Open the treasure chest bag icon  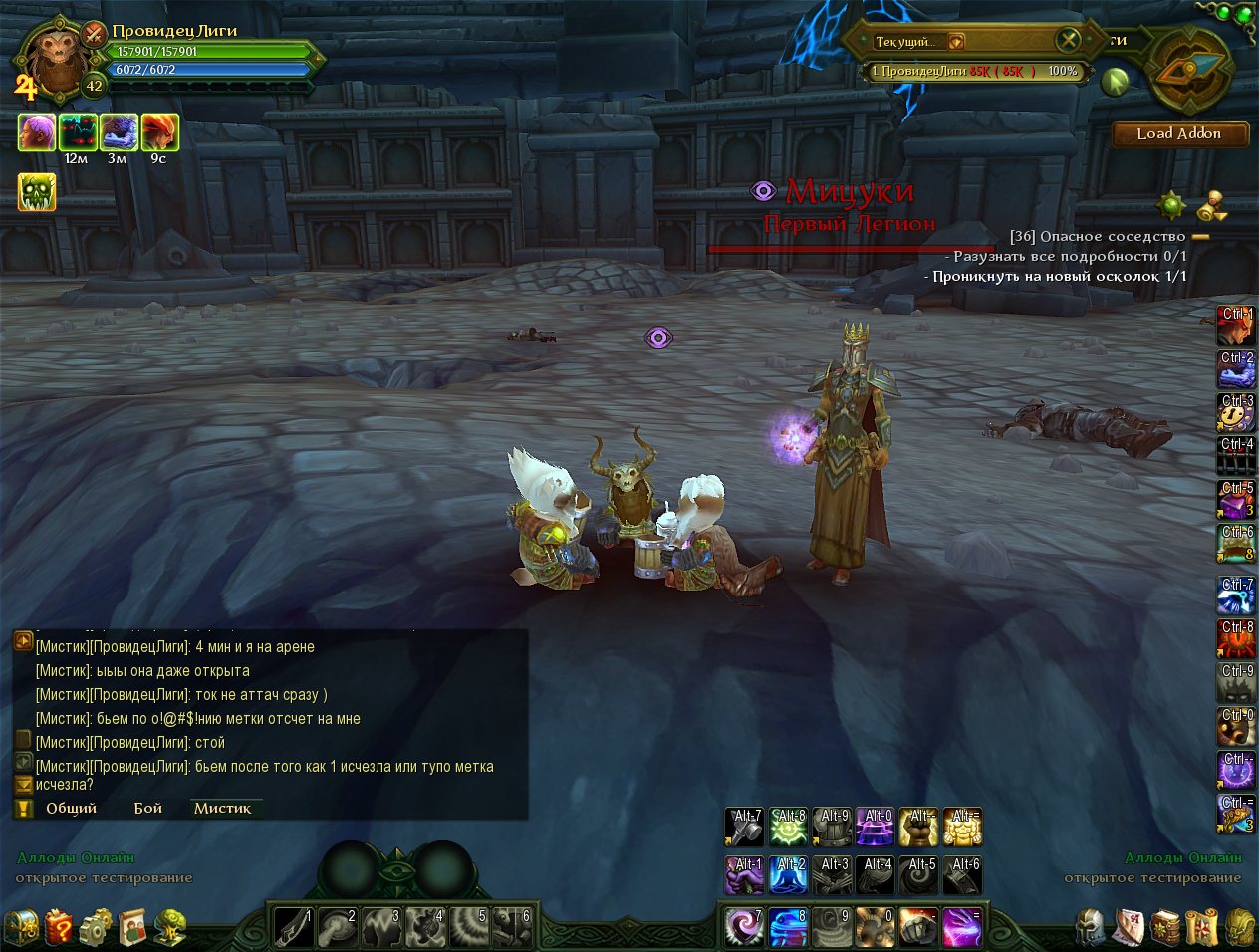click(21, 928)
